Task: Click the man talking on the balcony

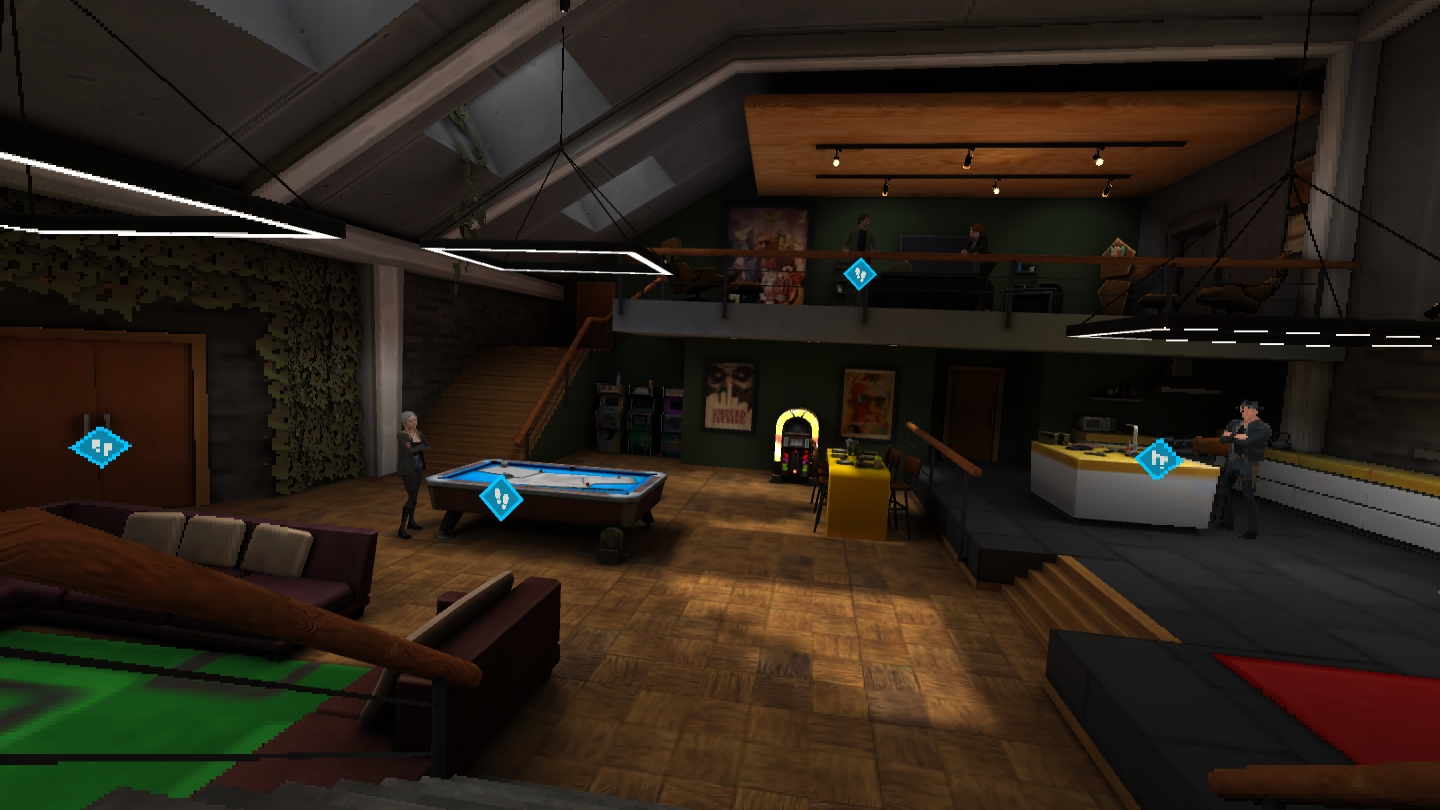Action: click(860, 235)
